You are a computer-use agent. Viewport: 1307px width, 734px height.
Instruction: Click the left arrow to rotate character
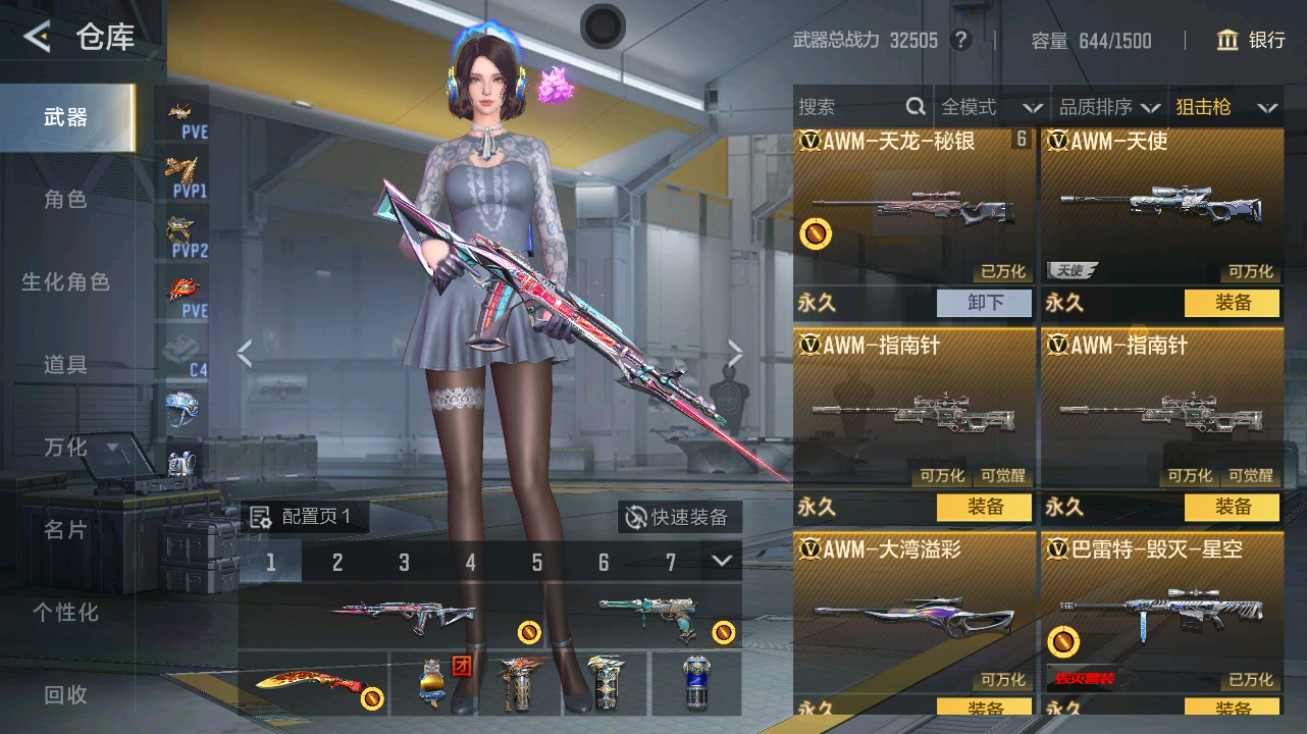click(243, 352)
